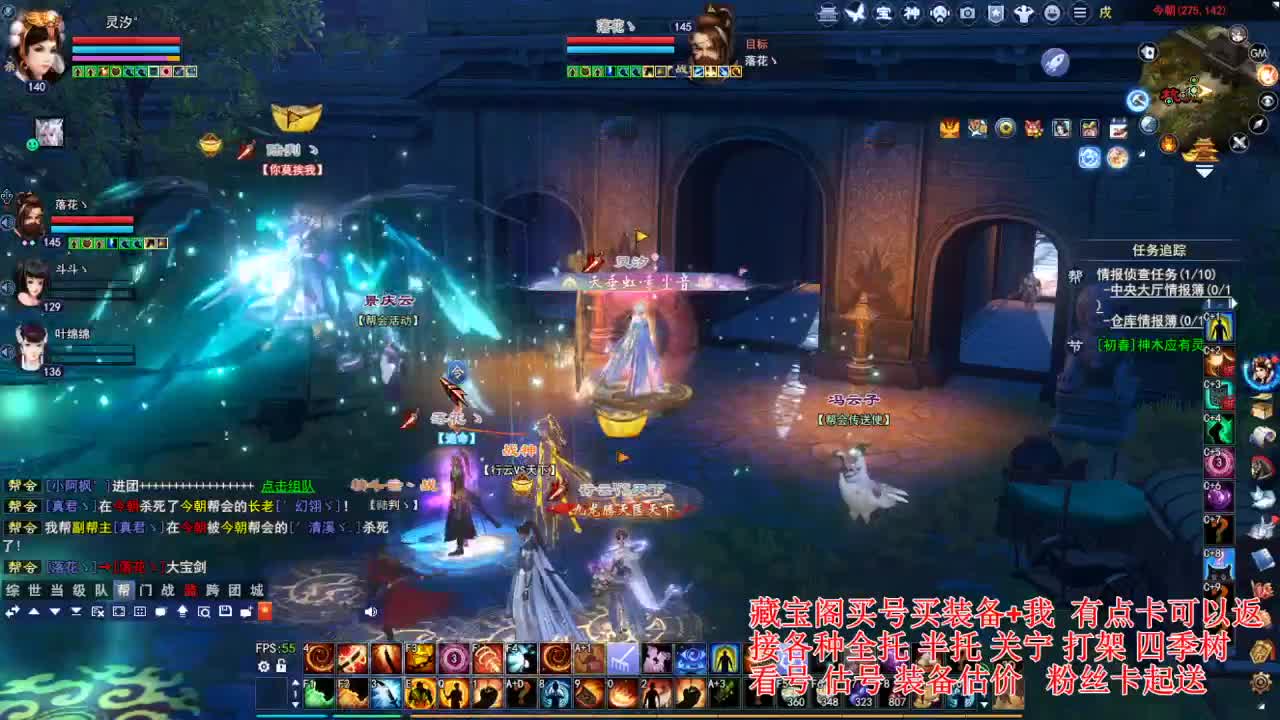
Task: Open the camera screenshot tool on top toolbar
Action: tap(967, 13)
